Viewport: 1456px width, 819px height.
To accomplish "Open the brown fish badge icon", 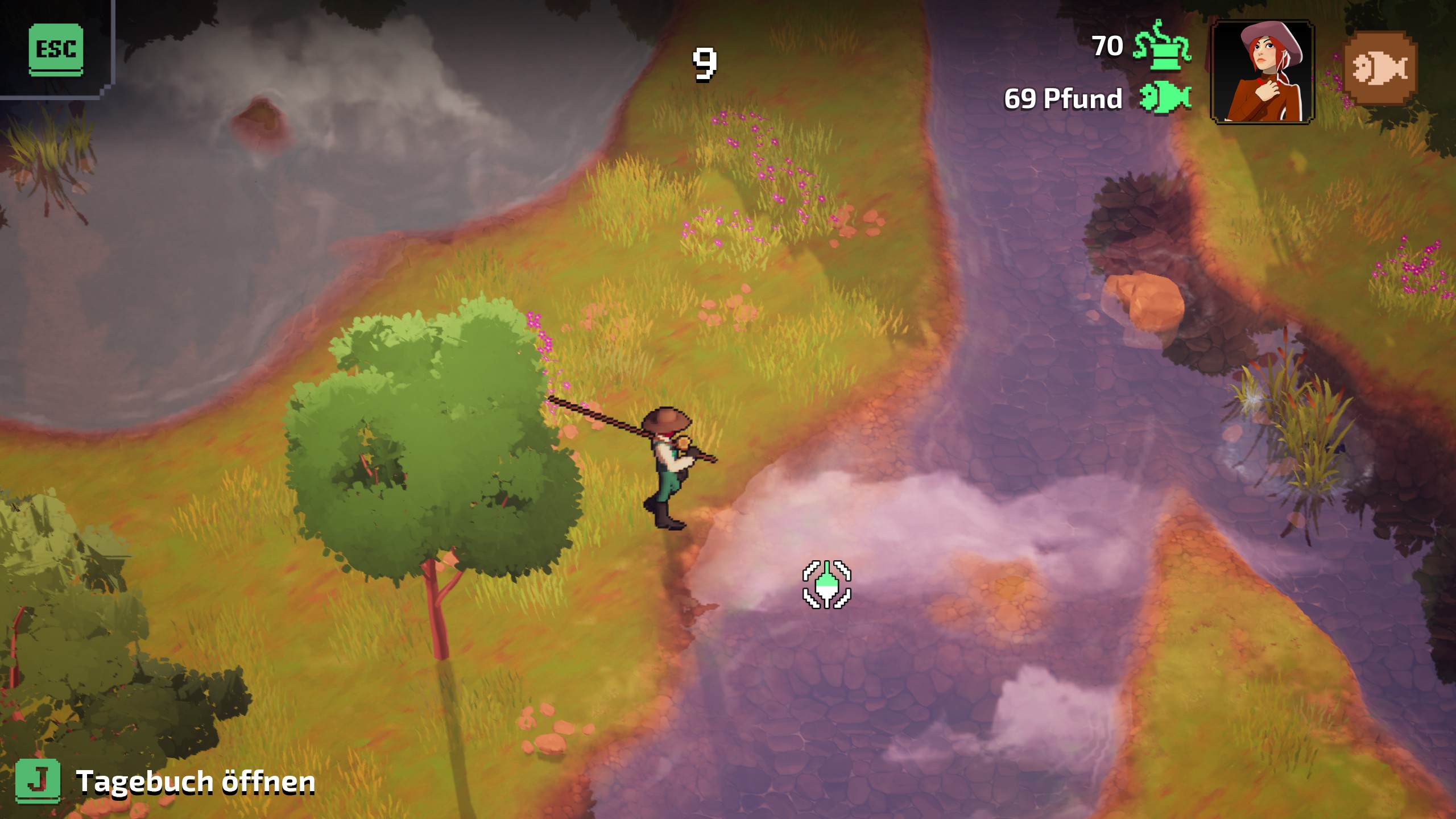I will point(1380,69).
